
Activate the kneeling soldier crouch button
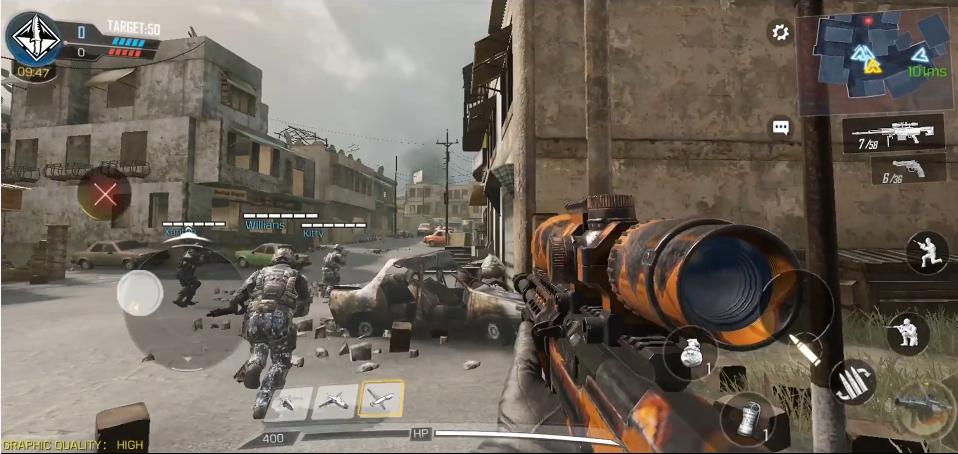(x=926, y=252)
